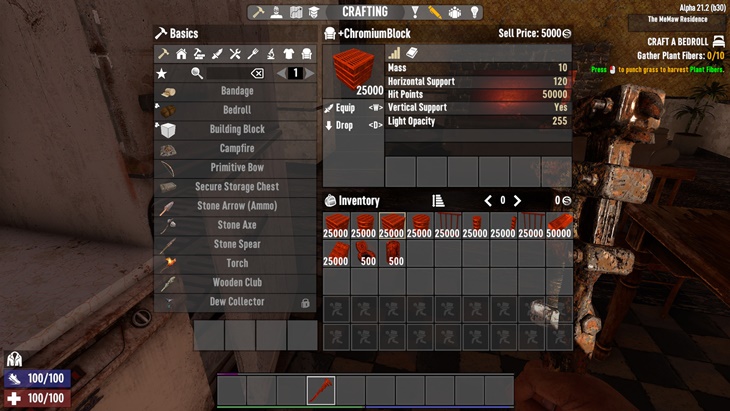
Task: Pick the Primitive Bow recipe
Action: click(x=236, y=168)
